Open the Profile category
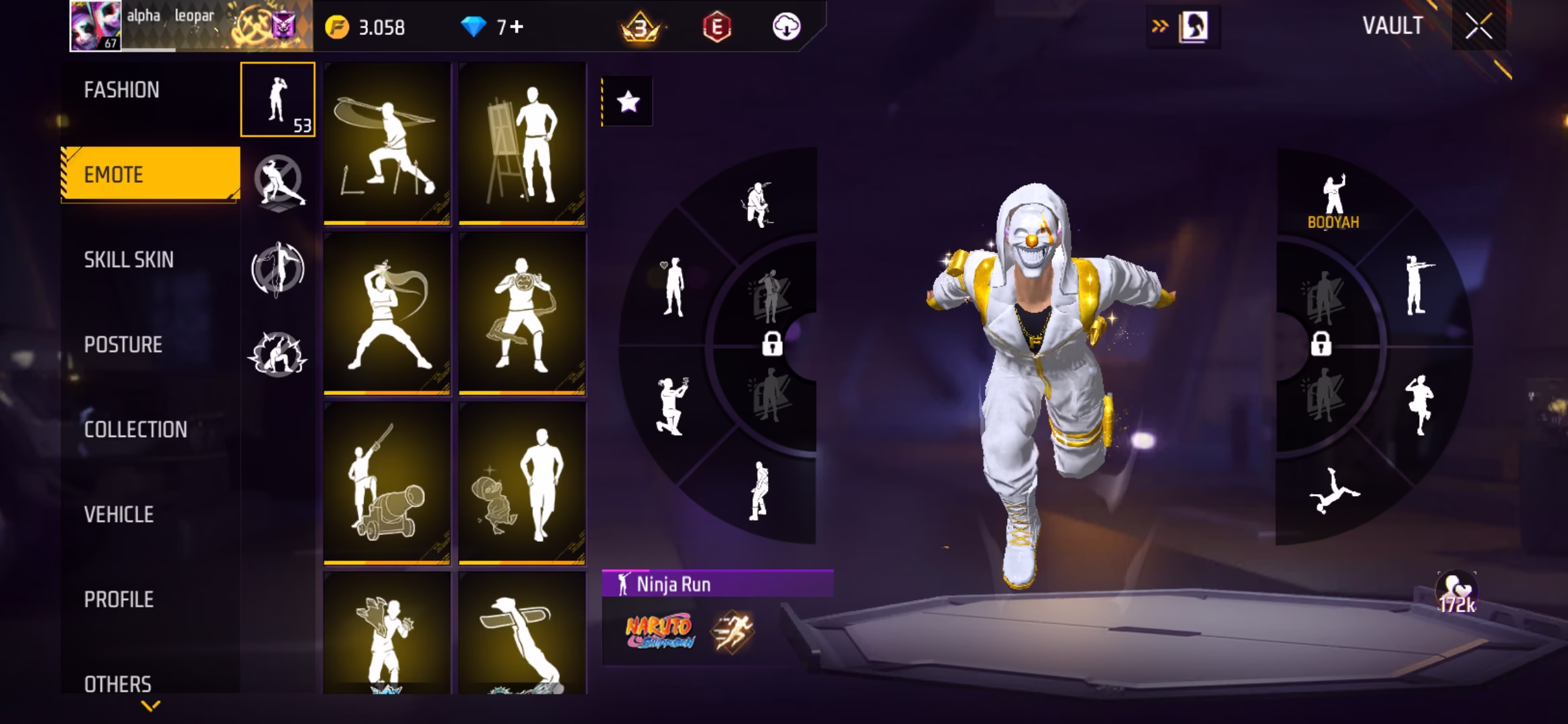 119,599
